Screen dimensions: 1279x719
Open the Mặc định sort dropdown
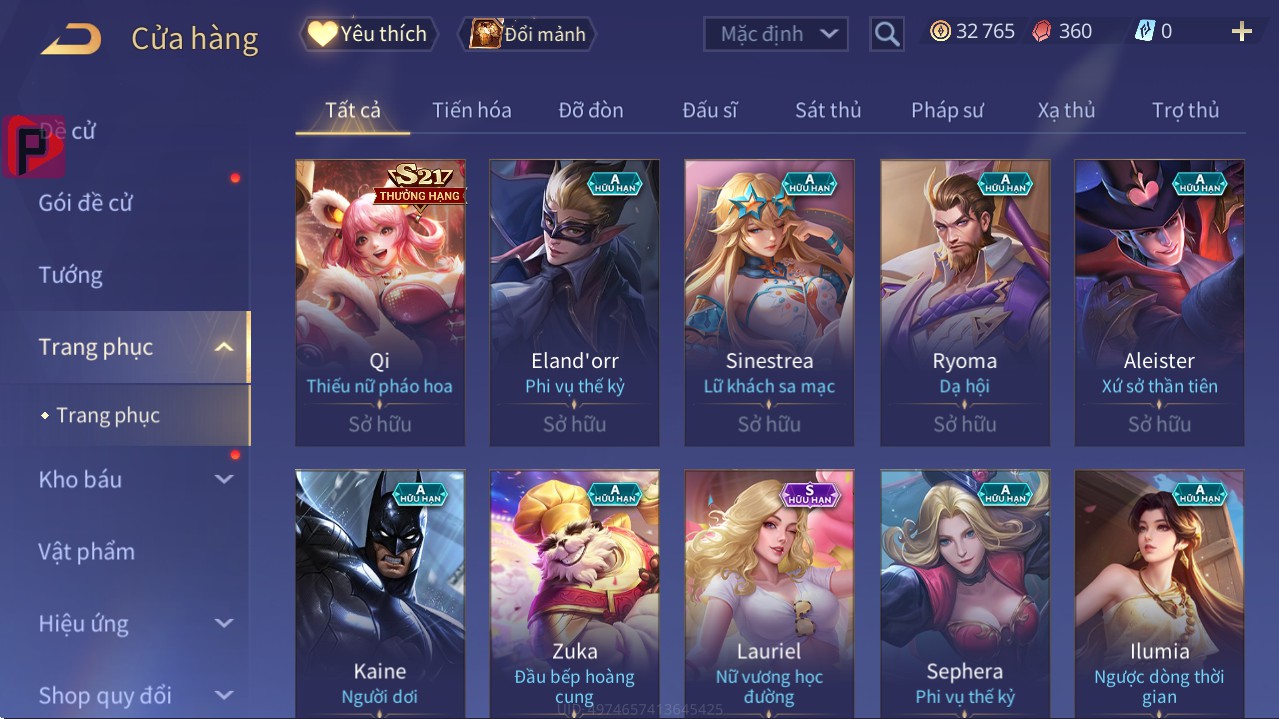[x=776, y=34]
